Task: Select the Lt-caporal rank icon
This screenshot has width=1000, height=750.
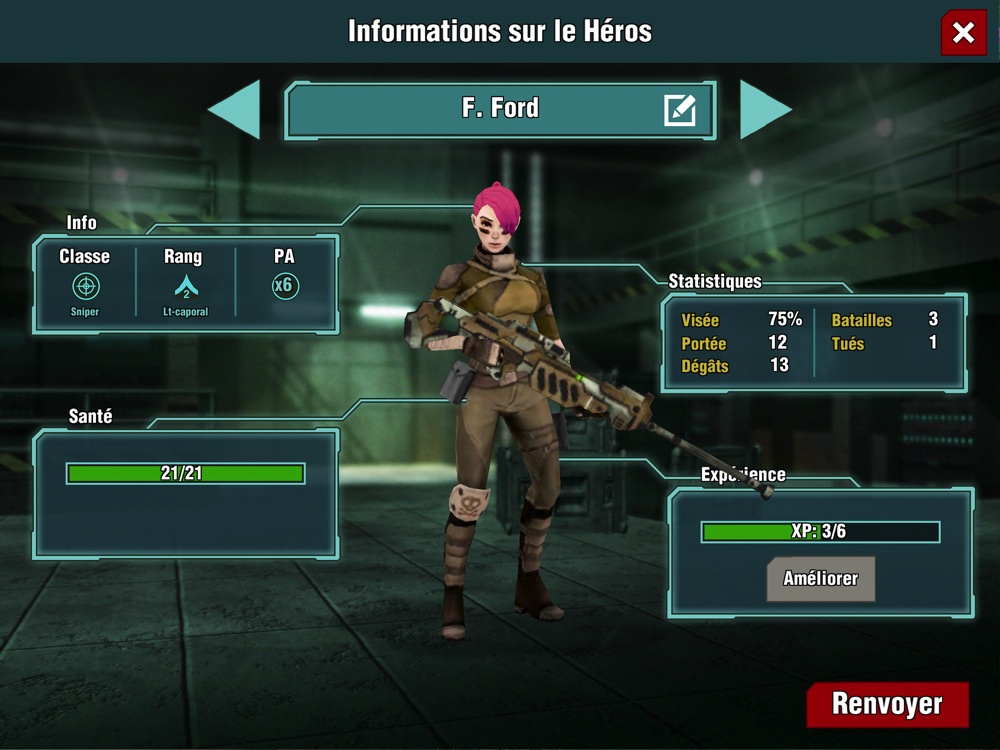Action: click(x=186, y=287)
